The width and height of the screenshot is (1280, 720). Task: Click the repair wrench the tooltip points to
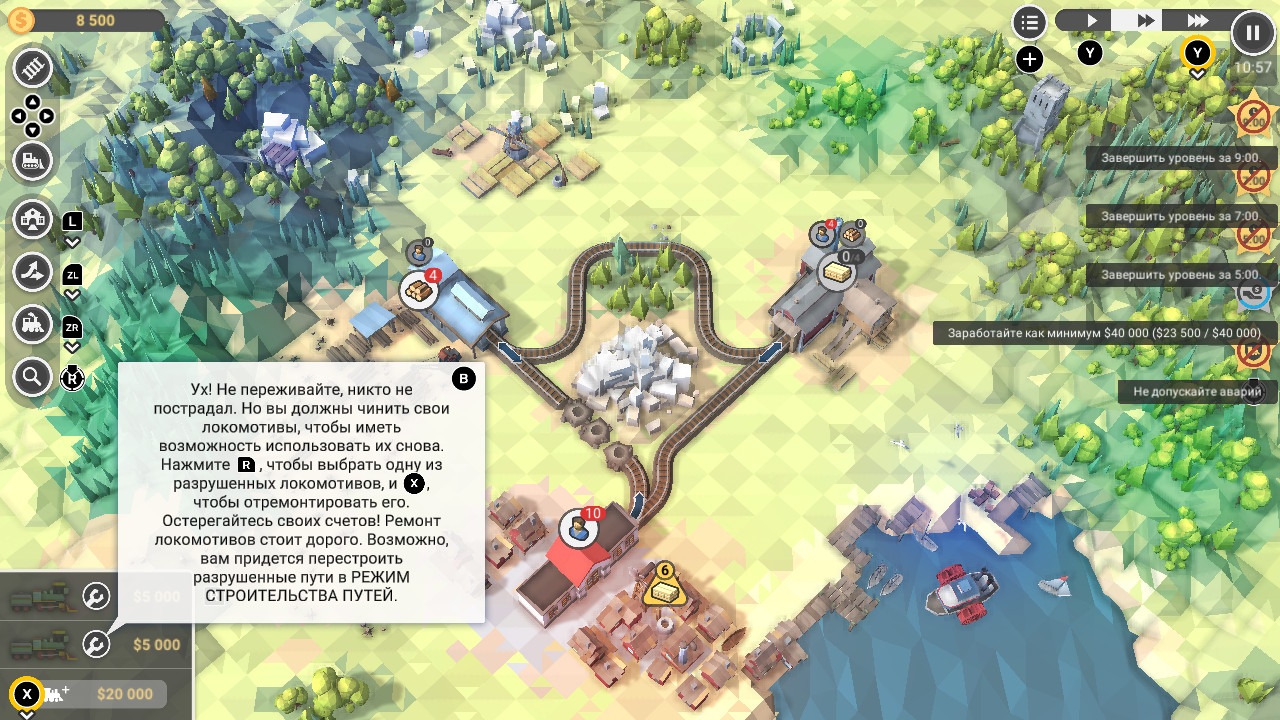tap(96, 645)
